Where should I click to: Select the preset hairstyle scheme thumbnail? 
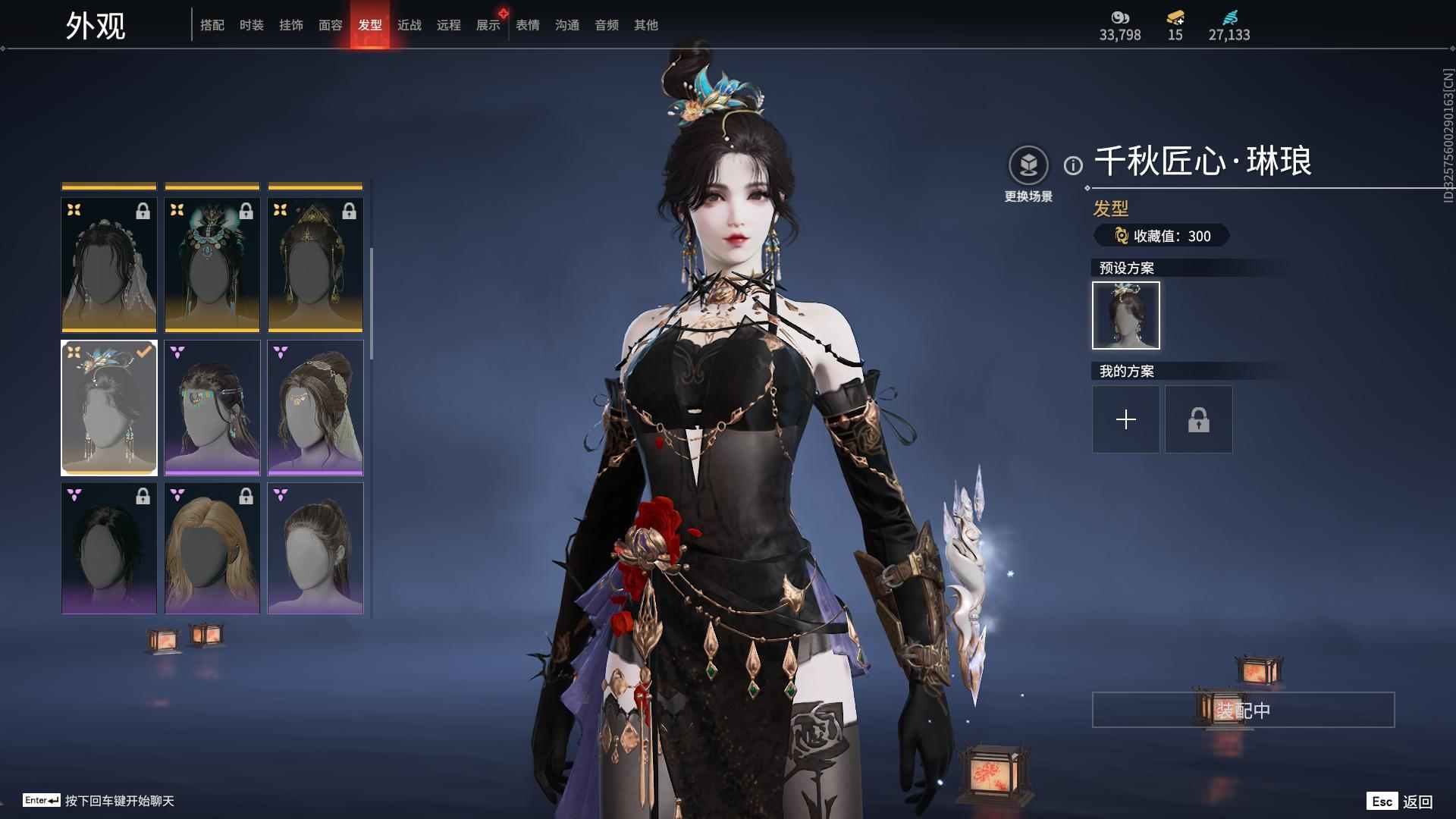(1125, 315)
